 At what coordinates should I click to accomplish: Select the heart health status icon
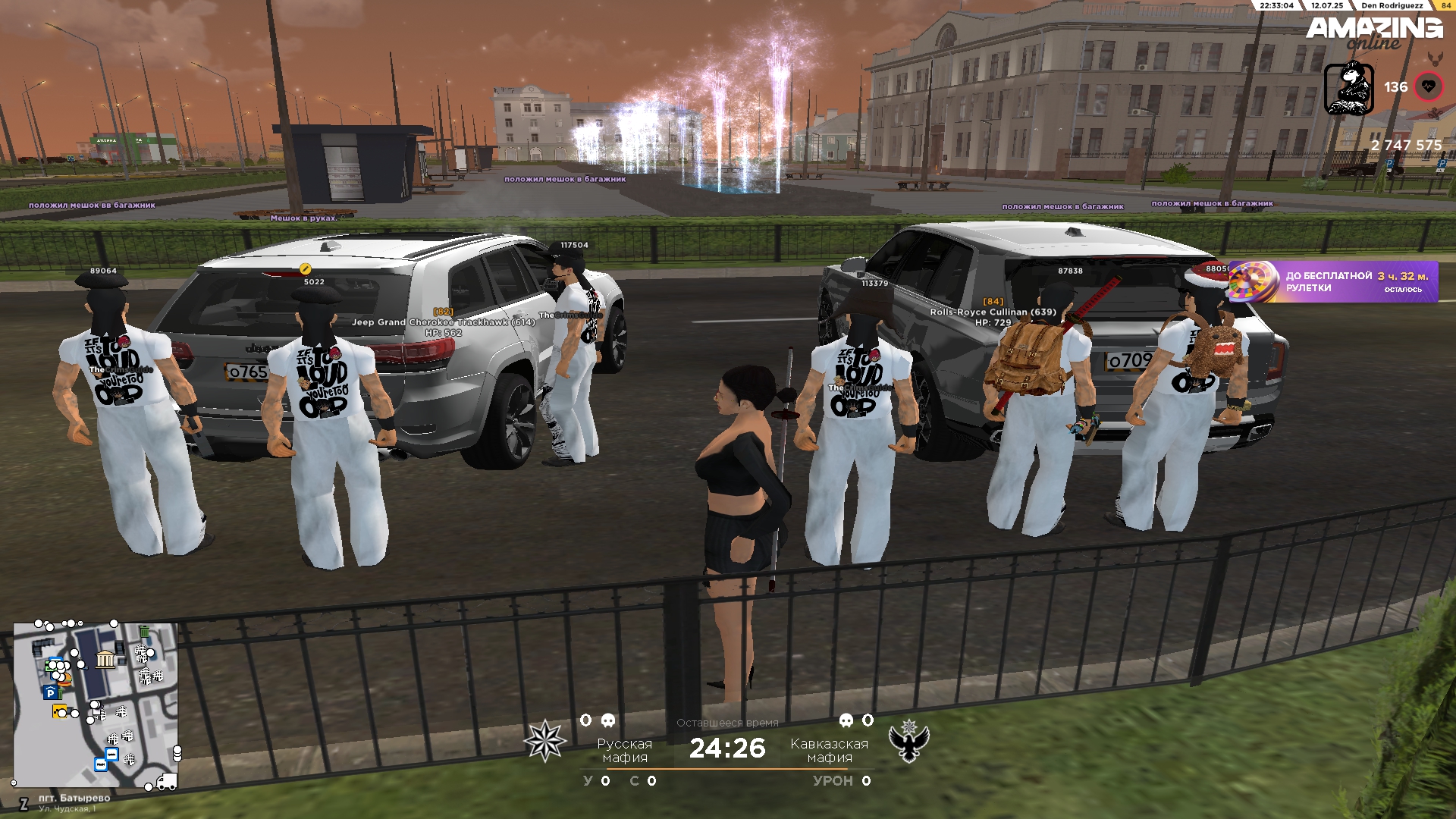point(1429,87)
